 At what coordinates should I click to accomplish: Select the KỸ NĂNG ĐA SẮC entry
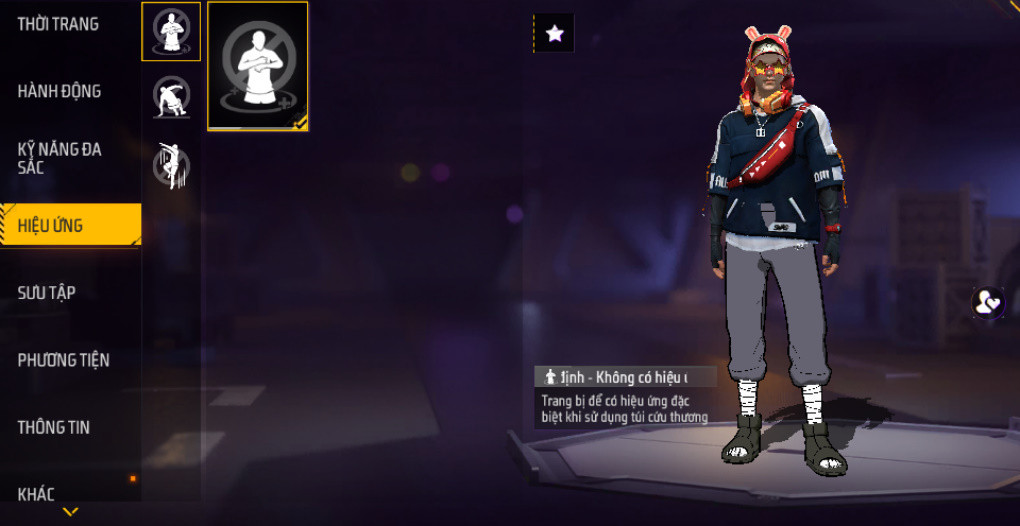[x=60, y=158]
